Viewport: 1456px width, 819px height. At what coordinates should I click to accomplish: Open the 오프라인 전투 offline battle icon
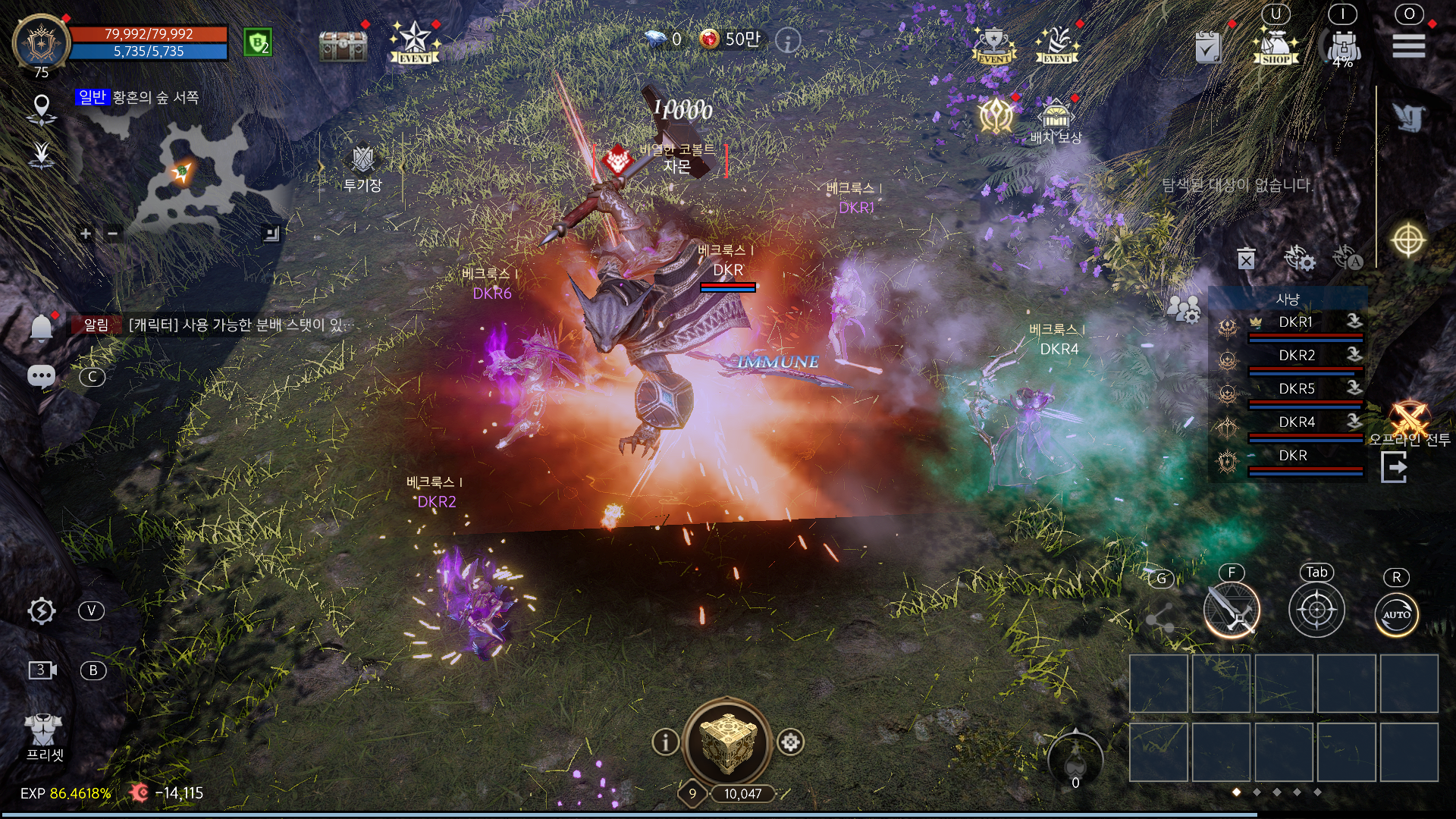point(1409,422)
